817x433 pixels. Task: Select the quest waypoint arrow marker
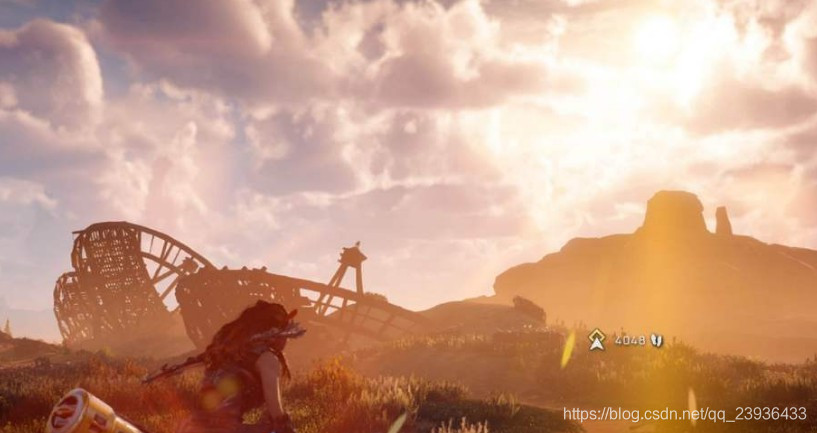point(598,339)
